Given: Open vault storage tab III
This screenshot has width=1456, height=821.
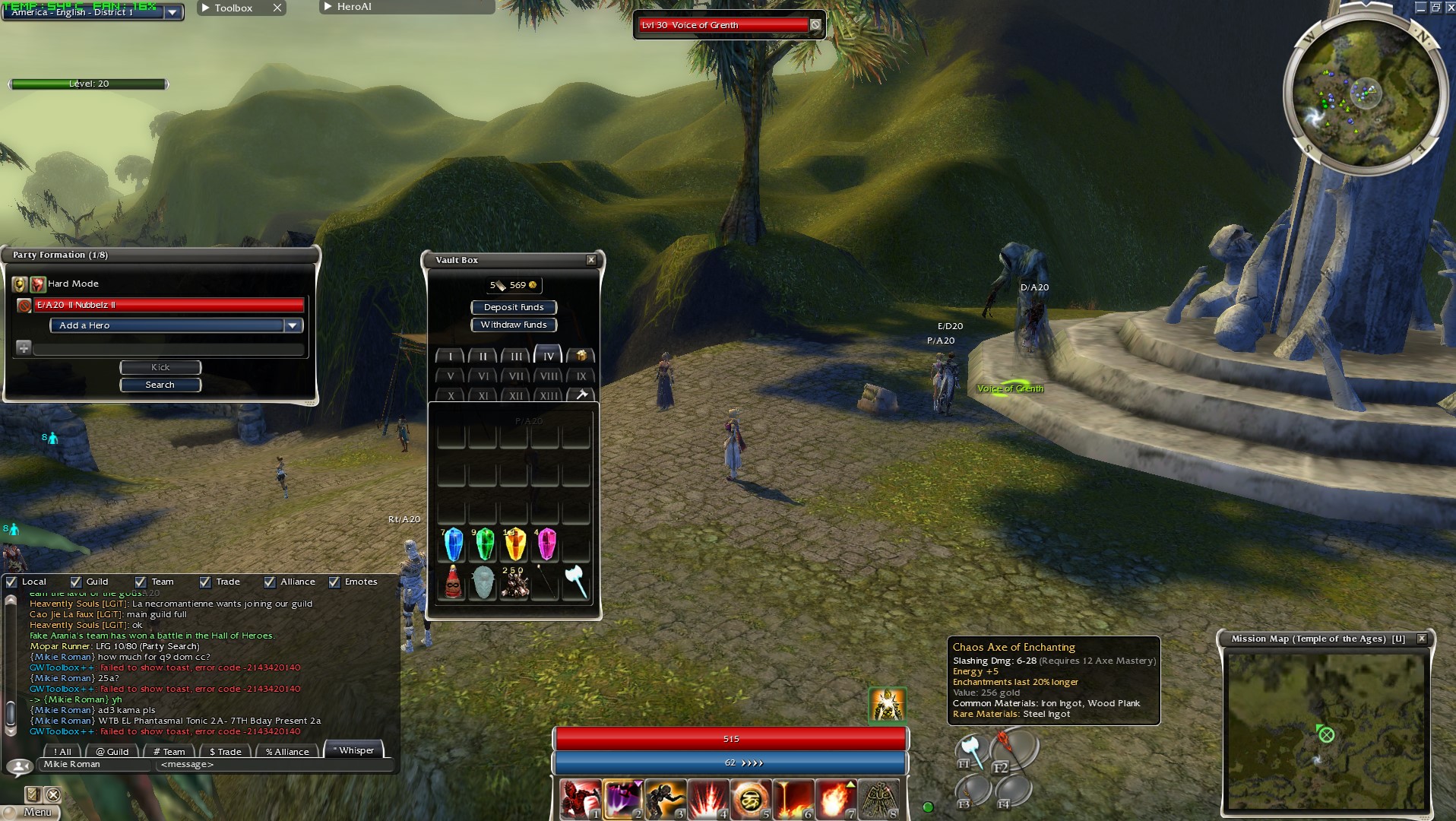Looking at the screenshot, I should pos(516,356).
